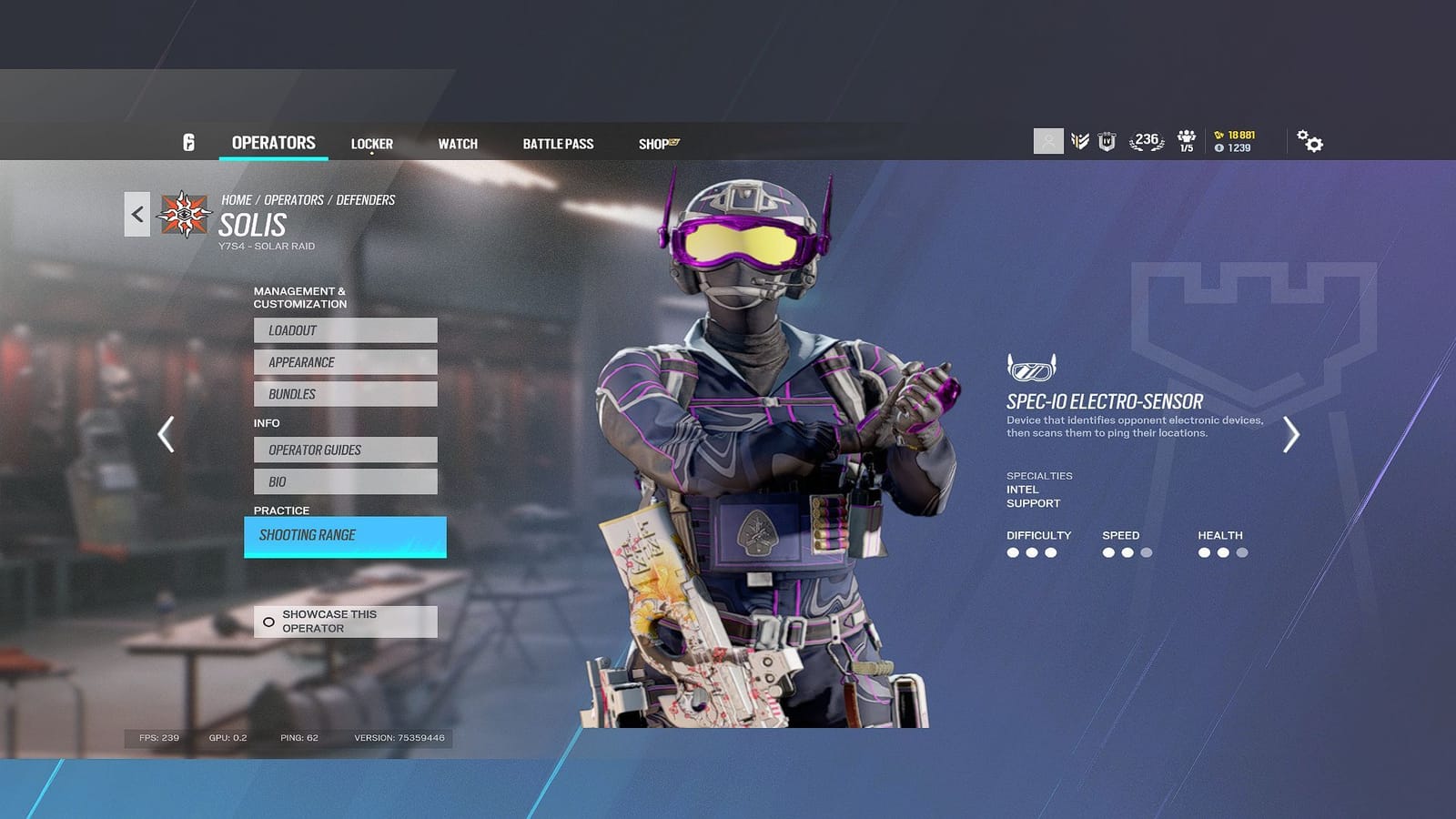Open the squad icon showing 1/5
This screenshot has width=1456, height=819.
[1186, 142]
